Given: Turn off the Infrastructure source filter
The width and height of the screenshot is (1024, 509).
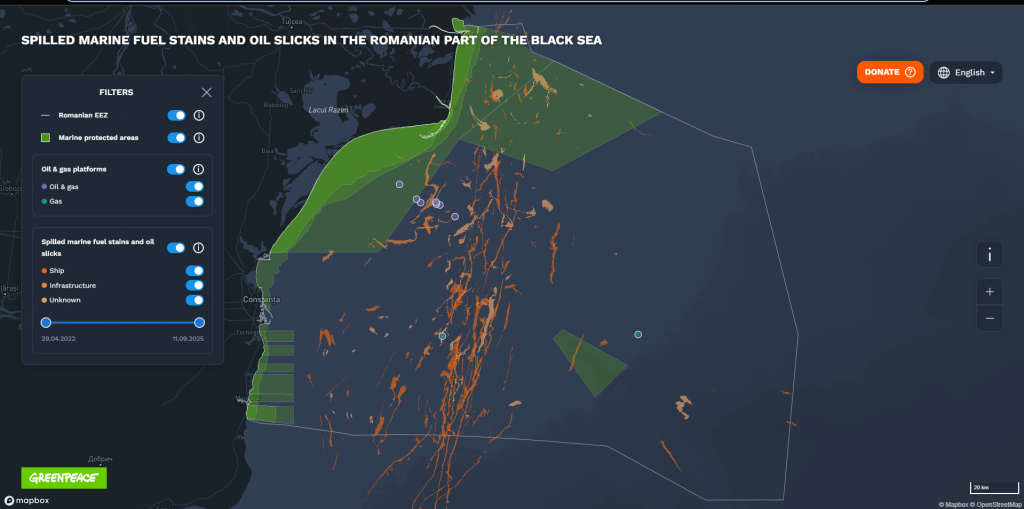Looking at the screenshot, I should tap(195, 285).
